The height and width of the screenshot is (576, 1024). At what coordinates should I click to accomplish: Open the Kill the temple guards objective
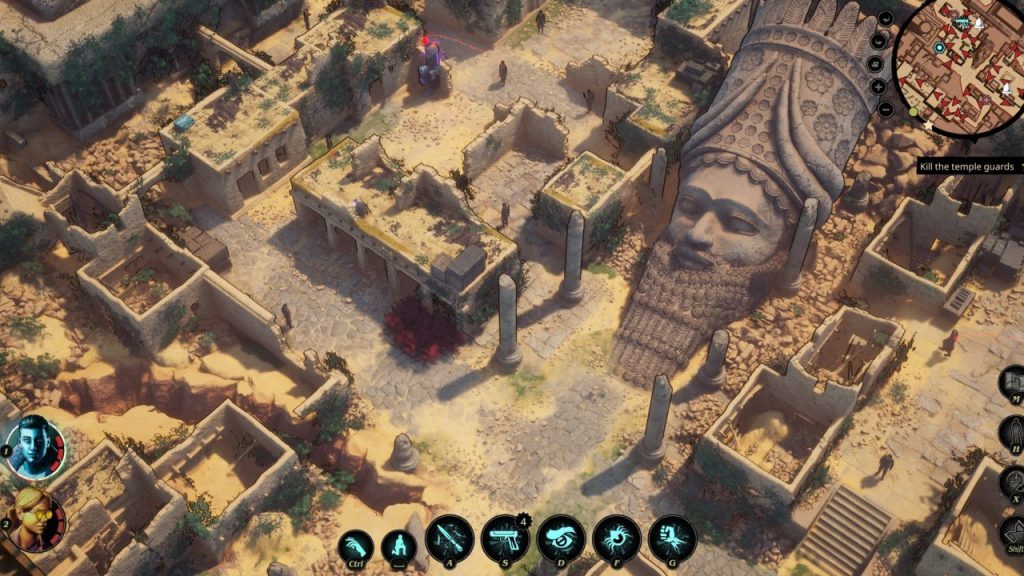pyautogui.click(x=966, y=167)
